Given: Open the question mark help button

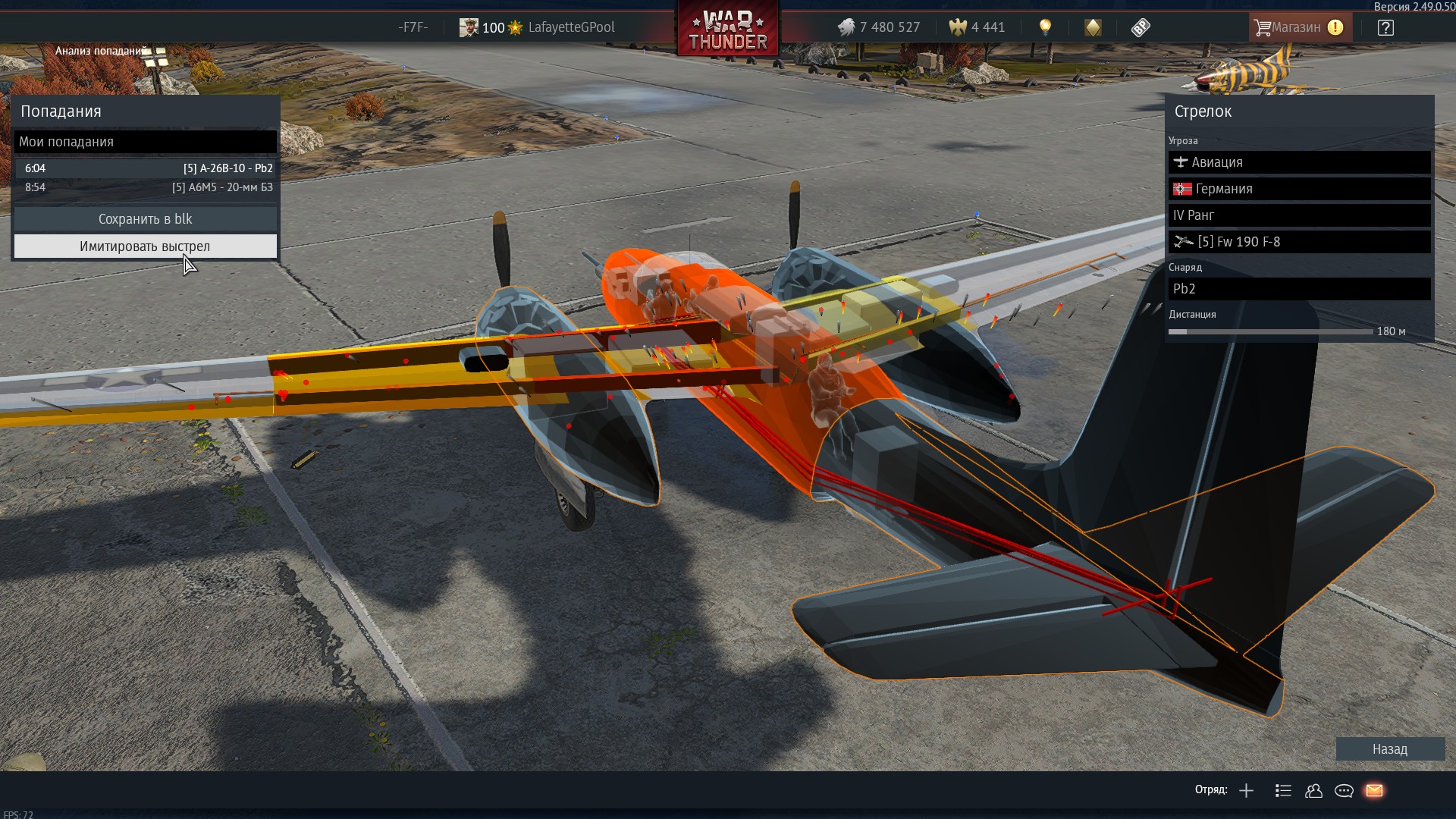Looking at the screenshot, I should [1385, 28].
